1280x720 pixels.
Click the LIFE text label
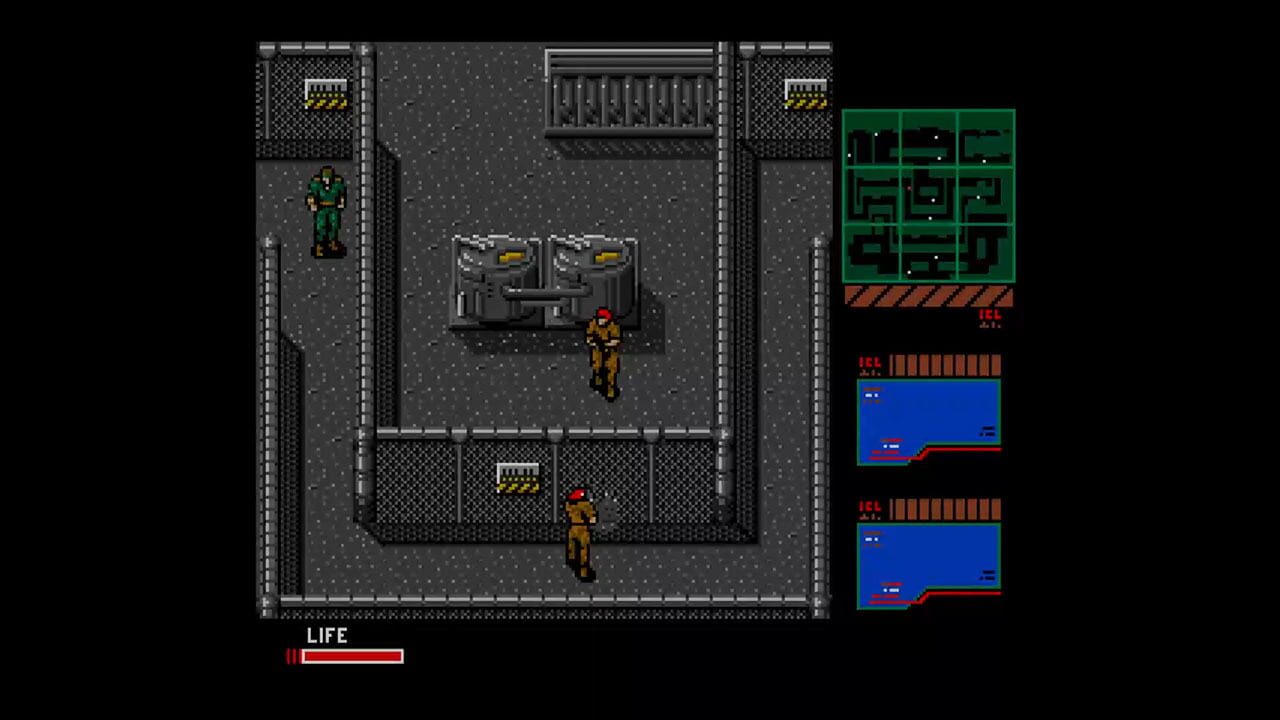coord(328,636)
